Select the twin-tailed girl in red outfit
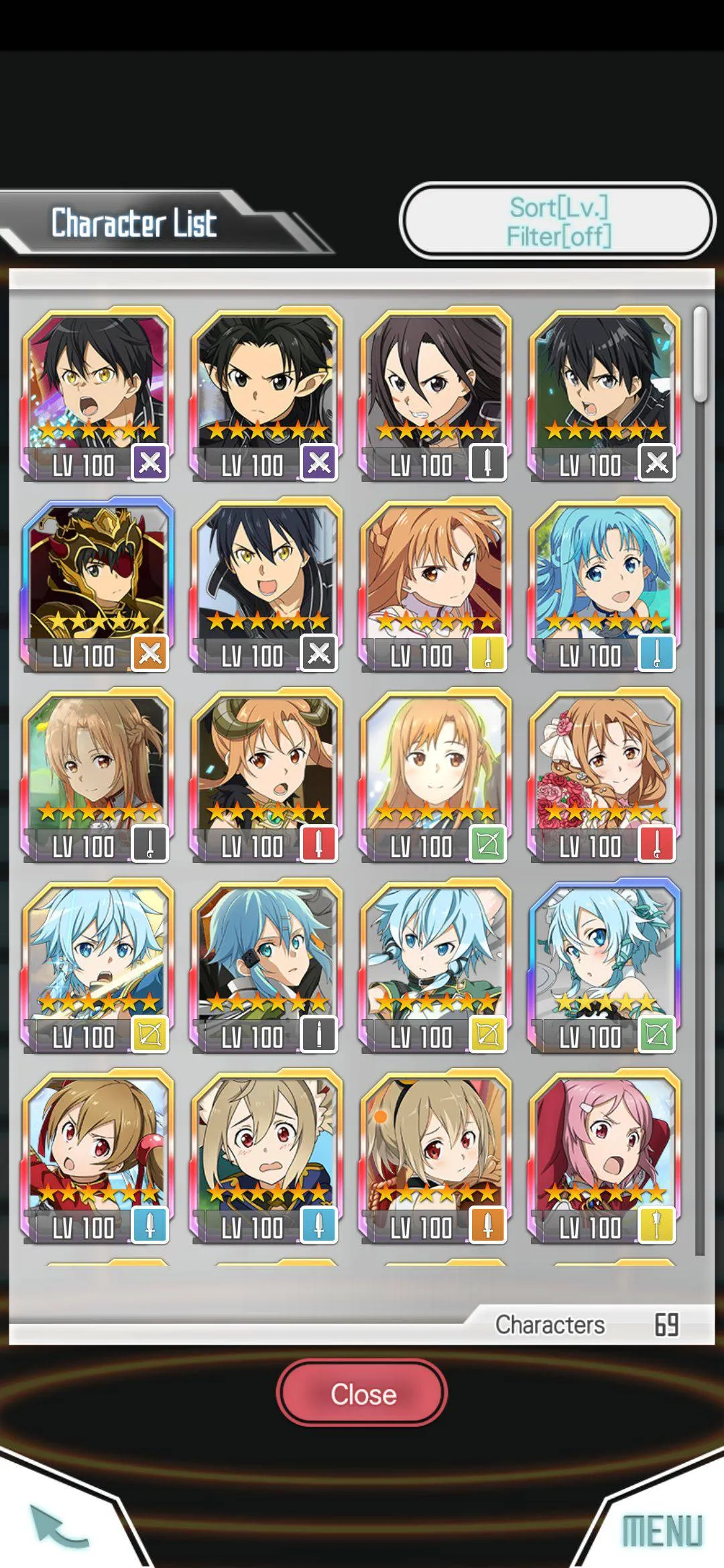This screenshot has height=1568, width=724. (98, 1156)
